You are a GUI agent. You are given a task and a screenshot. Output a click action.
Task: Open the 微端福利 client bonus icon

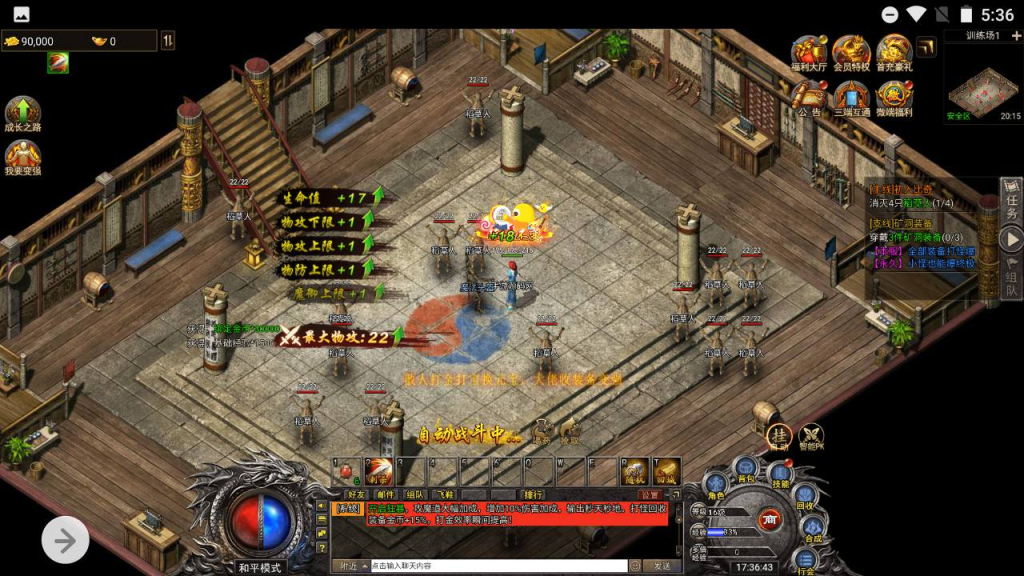[x=894, y=98]
